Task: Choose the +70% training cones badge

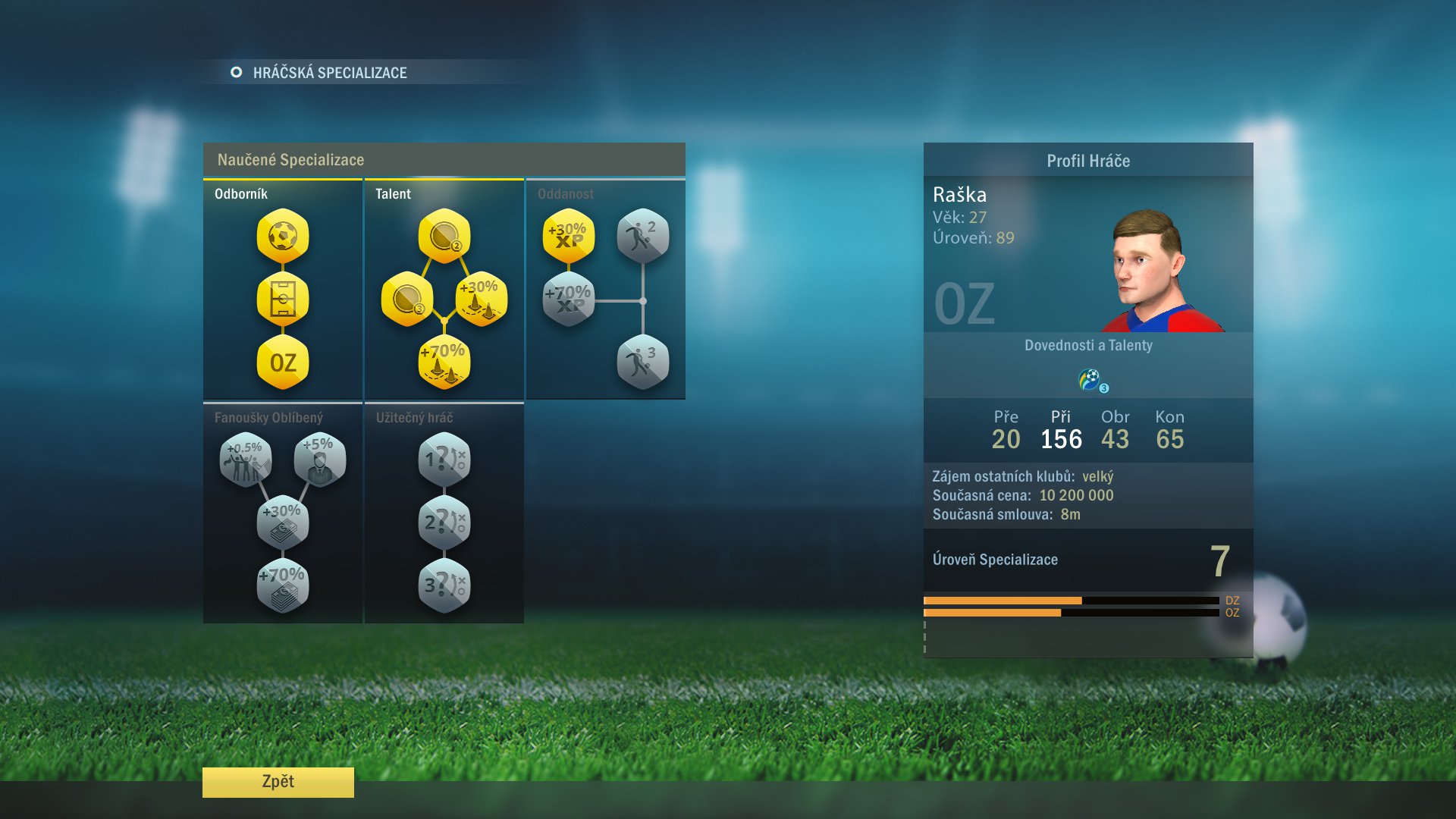Action: coord(444,362)
